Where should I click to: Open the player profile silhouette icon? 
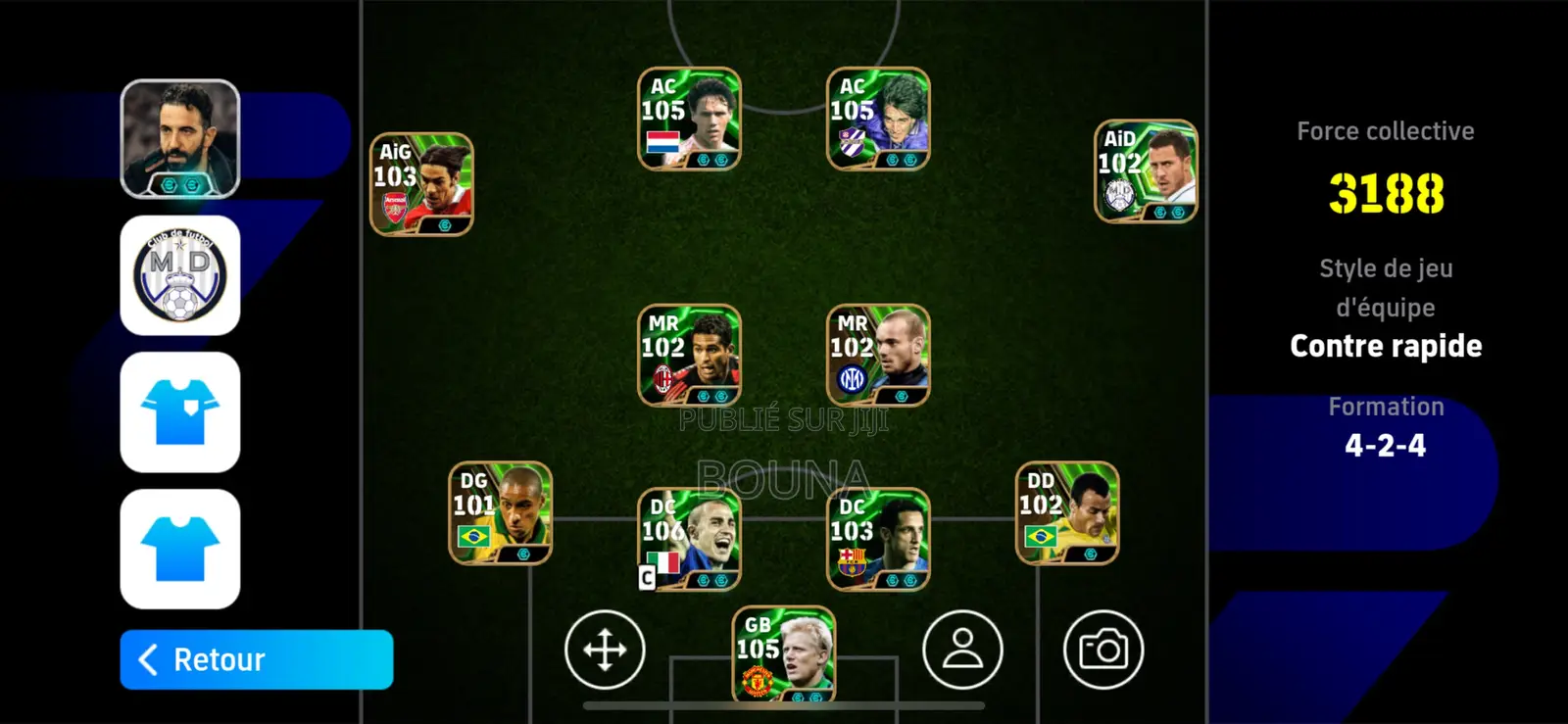click(963, 651)
